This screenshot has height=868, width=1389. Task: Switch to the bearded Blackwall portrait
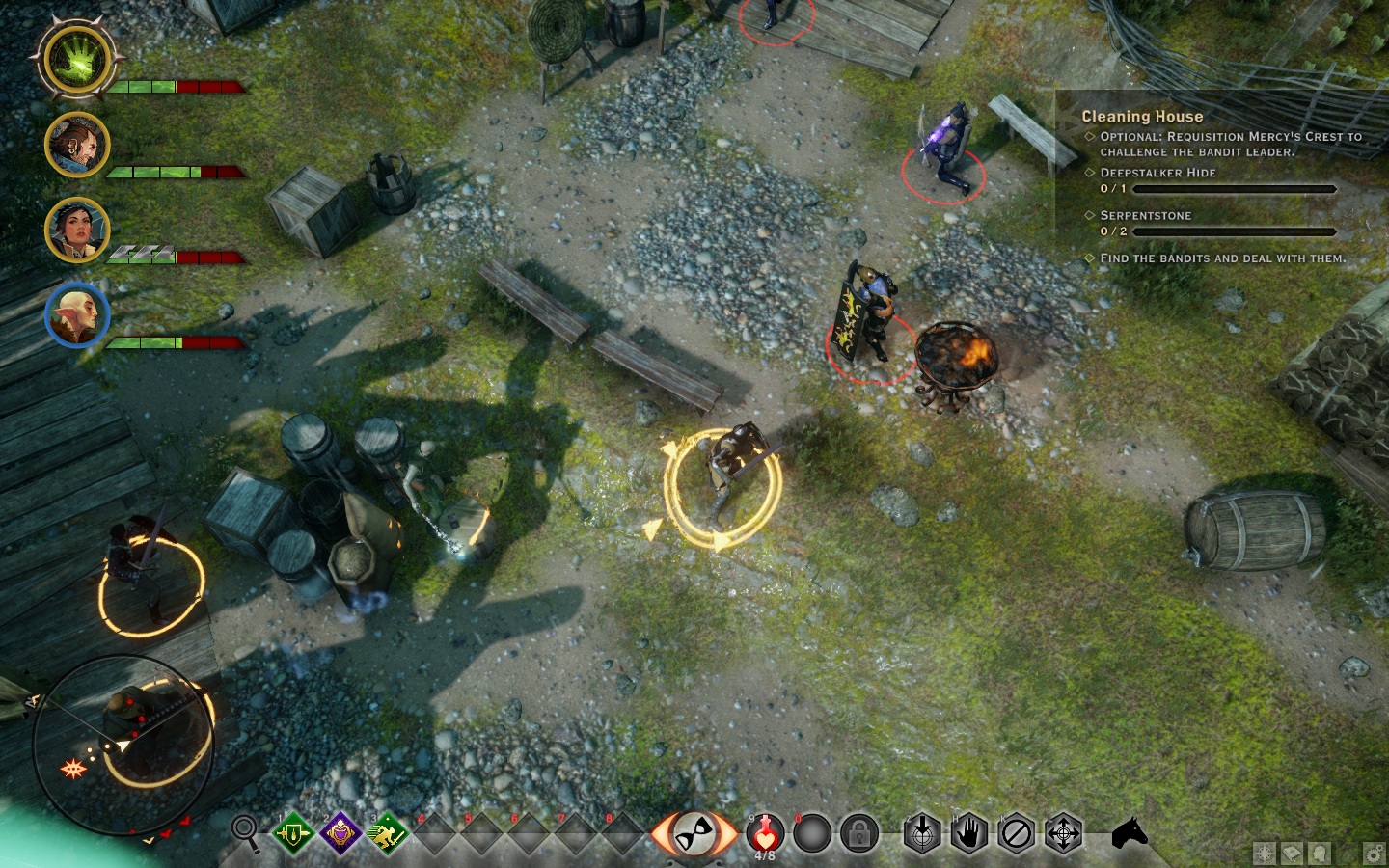tap(77, 145)
